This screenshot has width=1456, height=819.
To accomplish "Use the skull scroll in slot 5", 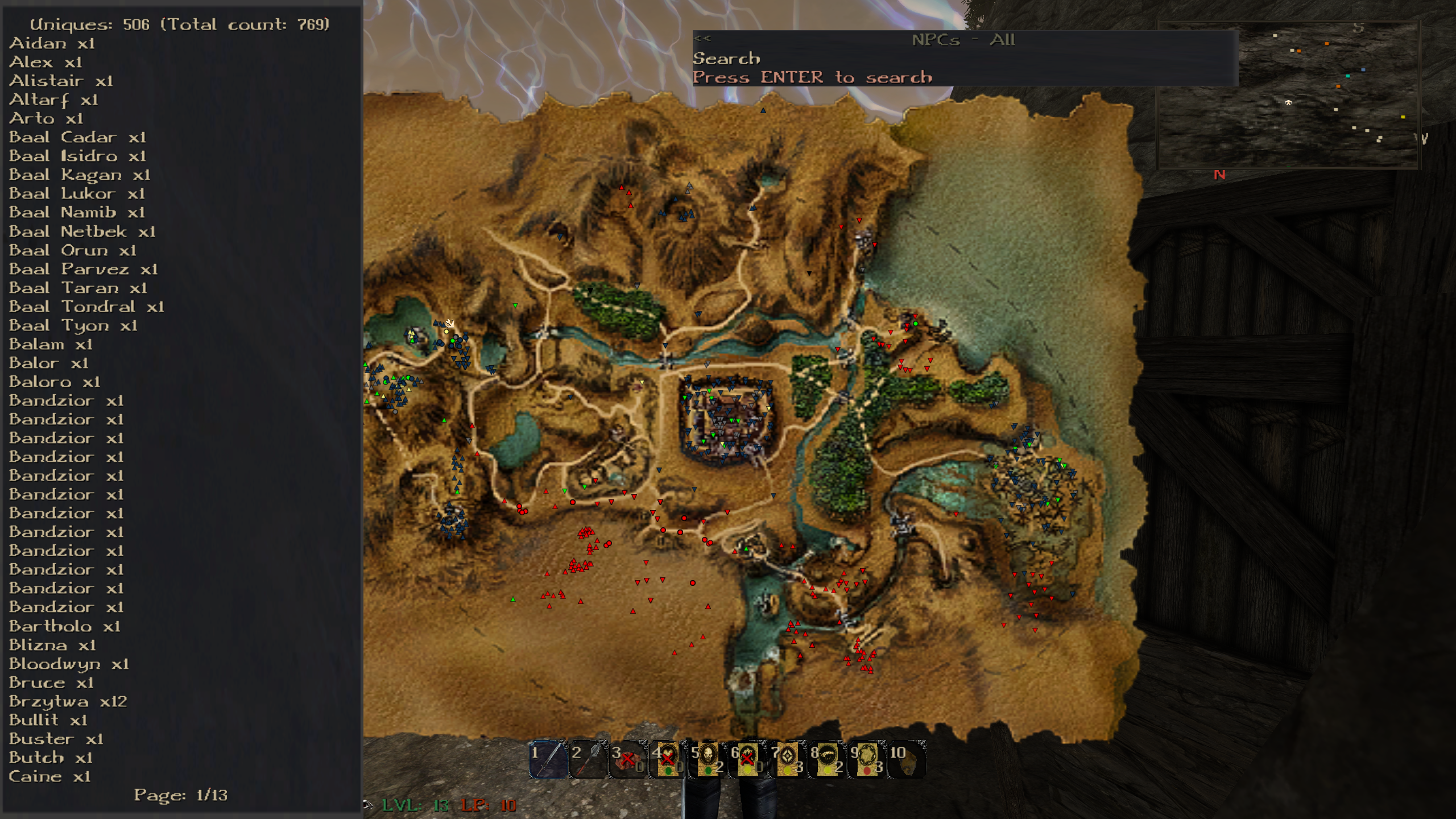I will tap(708, 759).
